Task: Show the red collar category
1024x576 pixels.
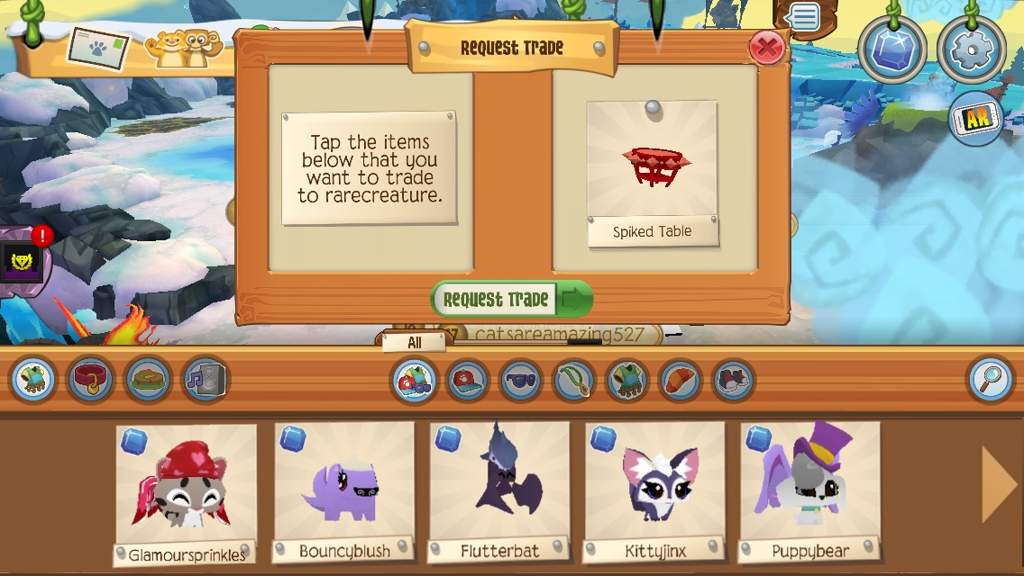Action: (90, 380)
